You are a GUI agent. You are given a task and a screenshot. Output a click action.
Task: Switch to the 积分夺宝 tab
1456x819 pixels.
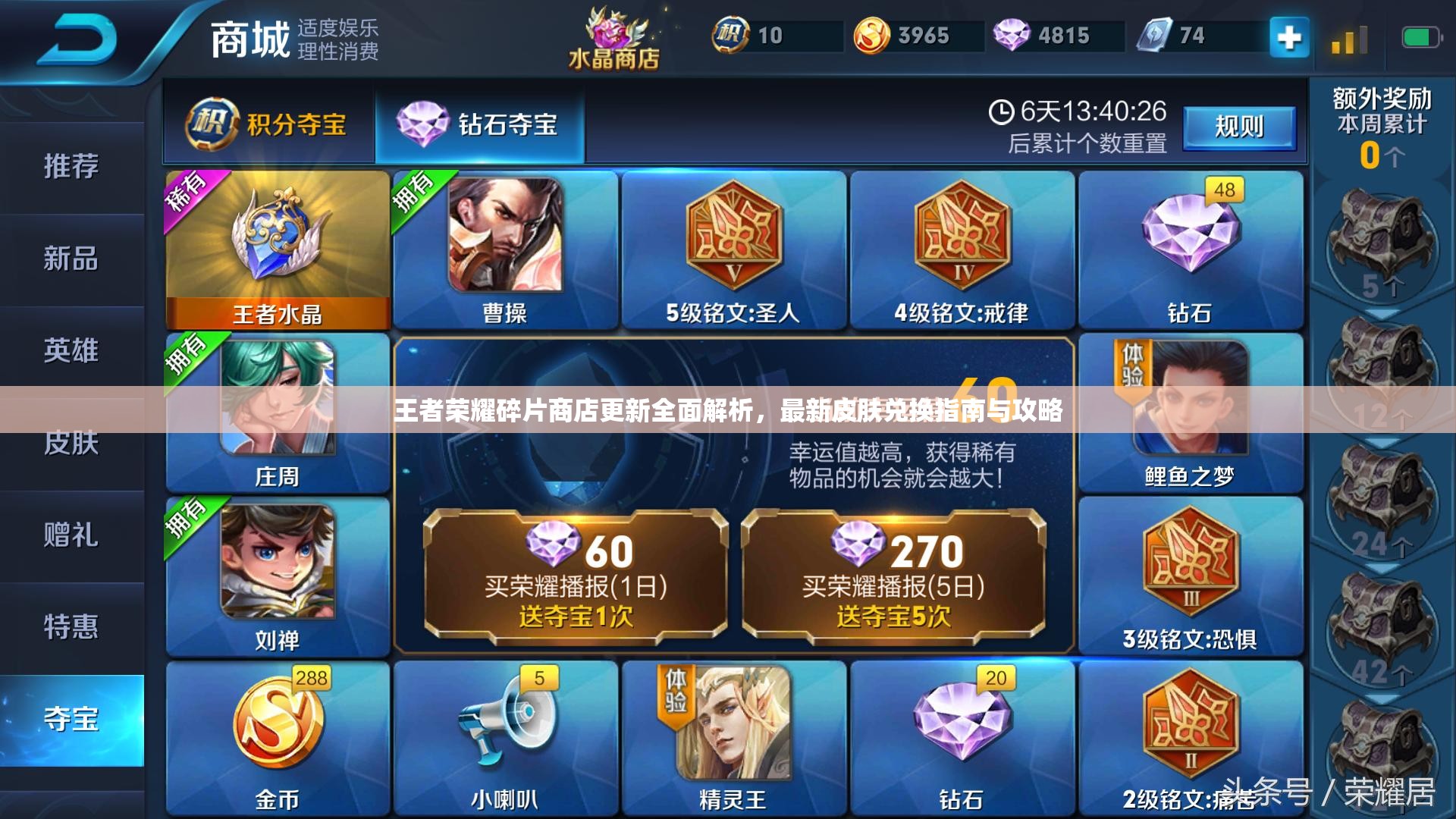pyautogui.click(x=269, y=121)
